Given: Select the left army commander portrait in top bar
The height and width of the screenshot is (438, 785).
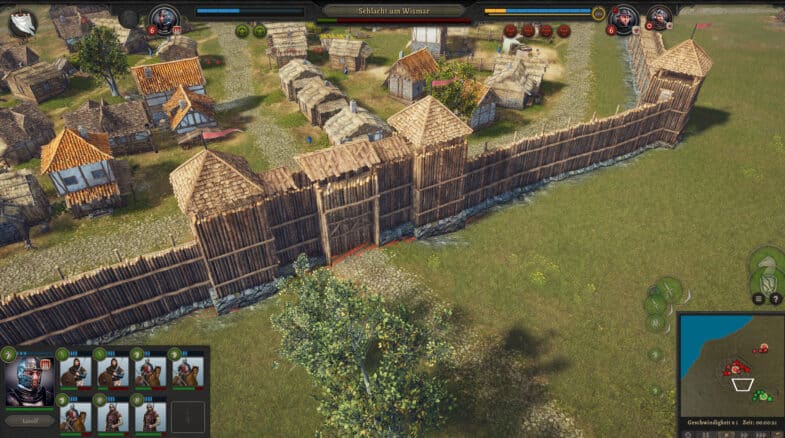Looking at the screenshot, I should (x=164, y=17).
